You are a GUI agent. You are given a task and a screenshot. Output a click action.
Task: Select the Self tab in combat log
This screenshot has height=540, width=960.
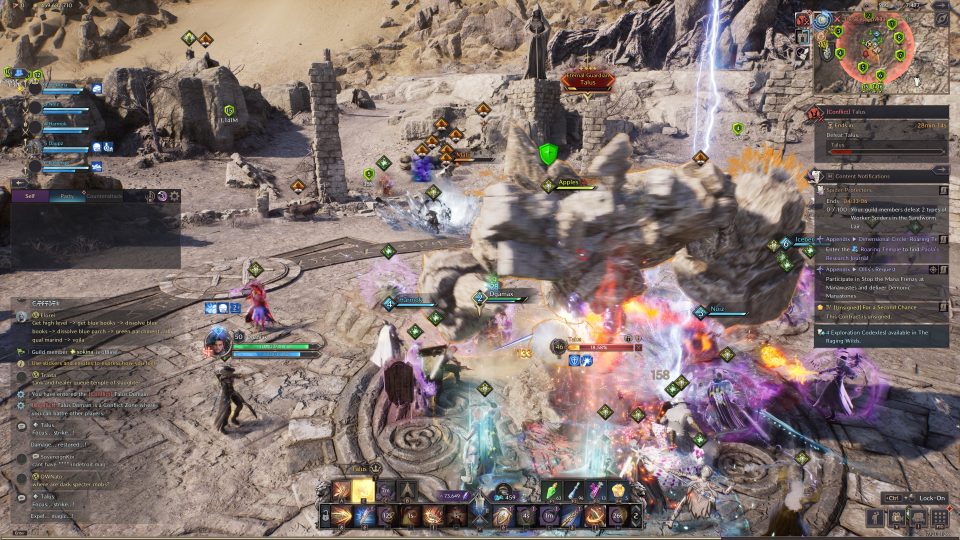29,196
